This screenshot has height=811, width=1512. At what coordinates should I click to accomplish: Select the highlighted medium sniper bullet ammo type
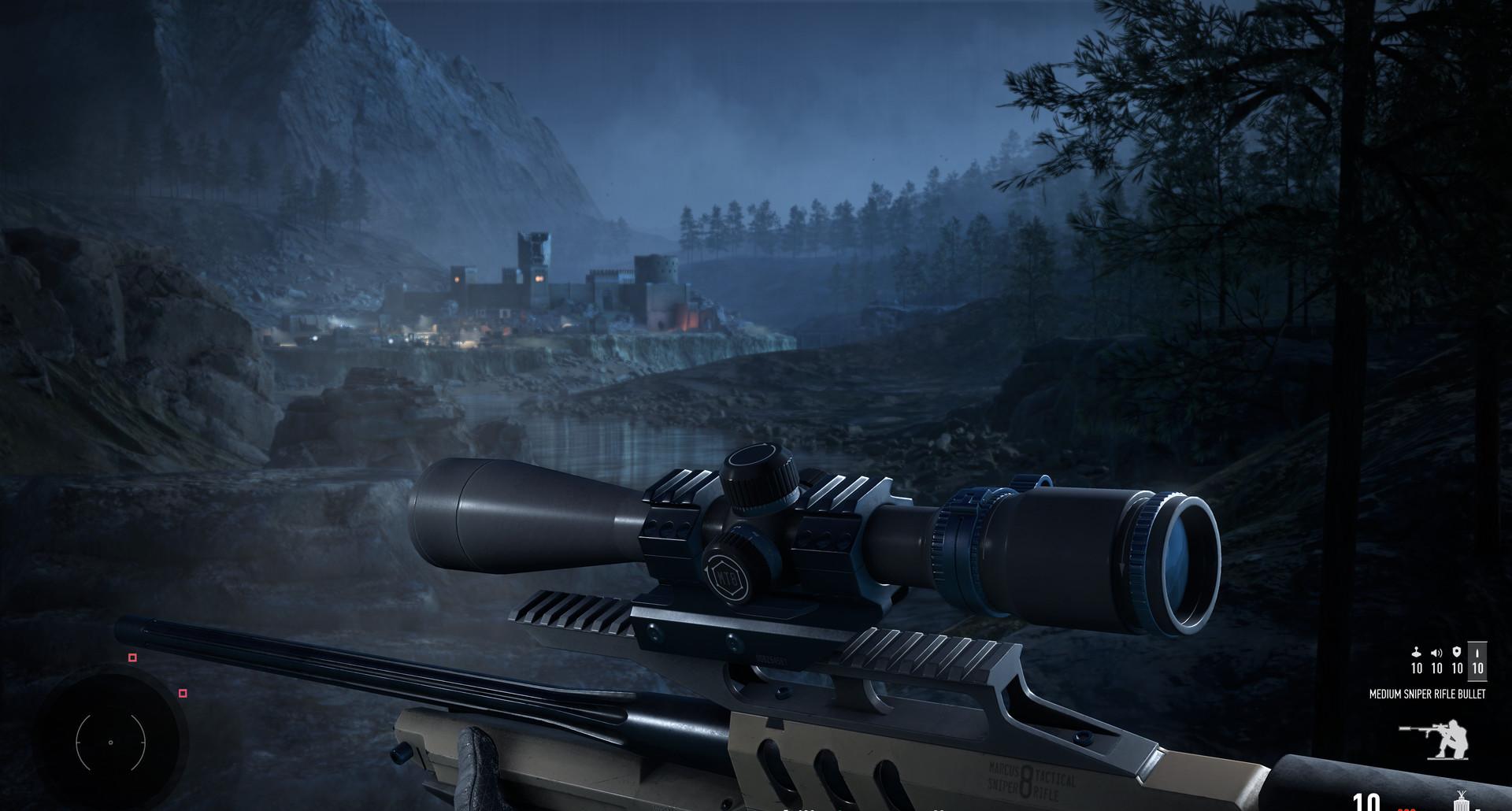coord(1477,661)
